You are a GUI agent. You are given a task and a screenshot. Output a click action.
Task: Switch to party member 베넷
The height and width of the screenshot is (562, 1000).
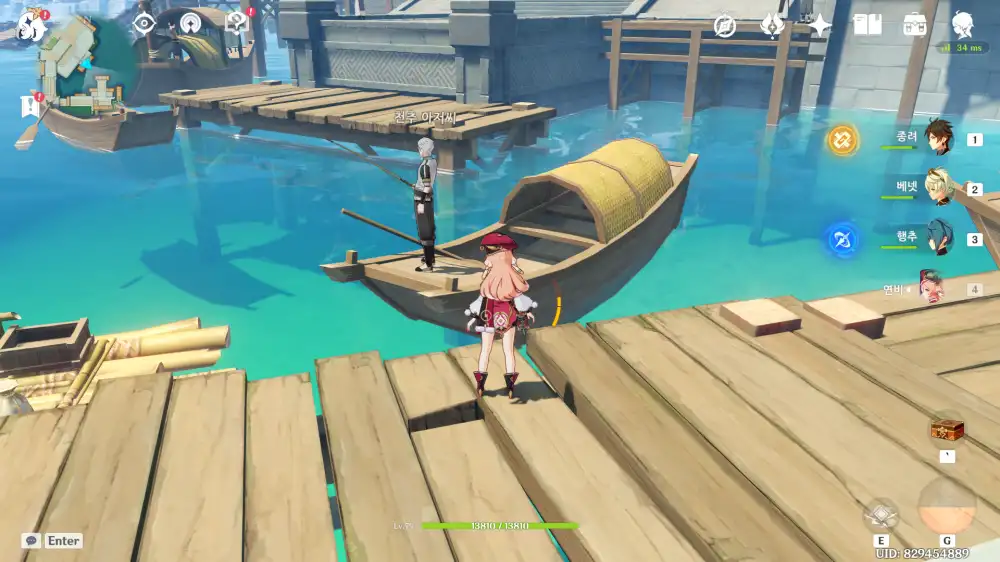[936, 187]
